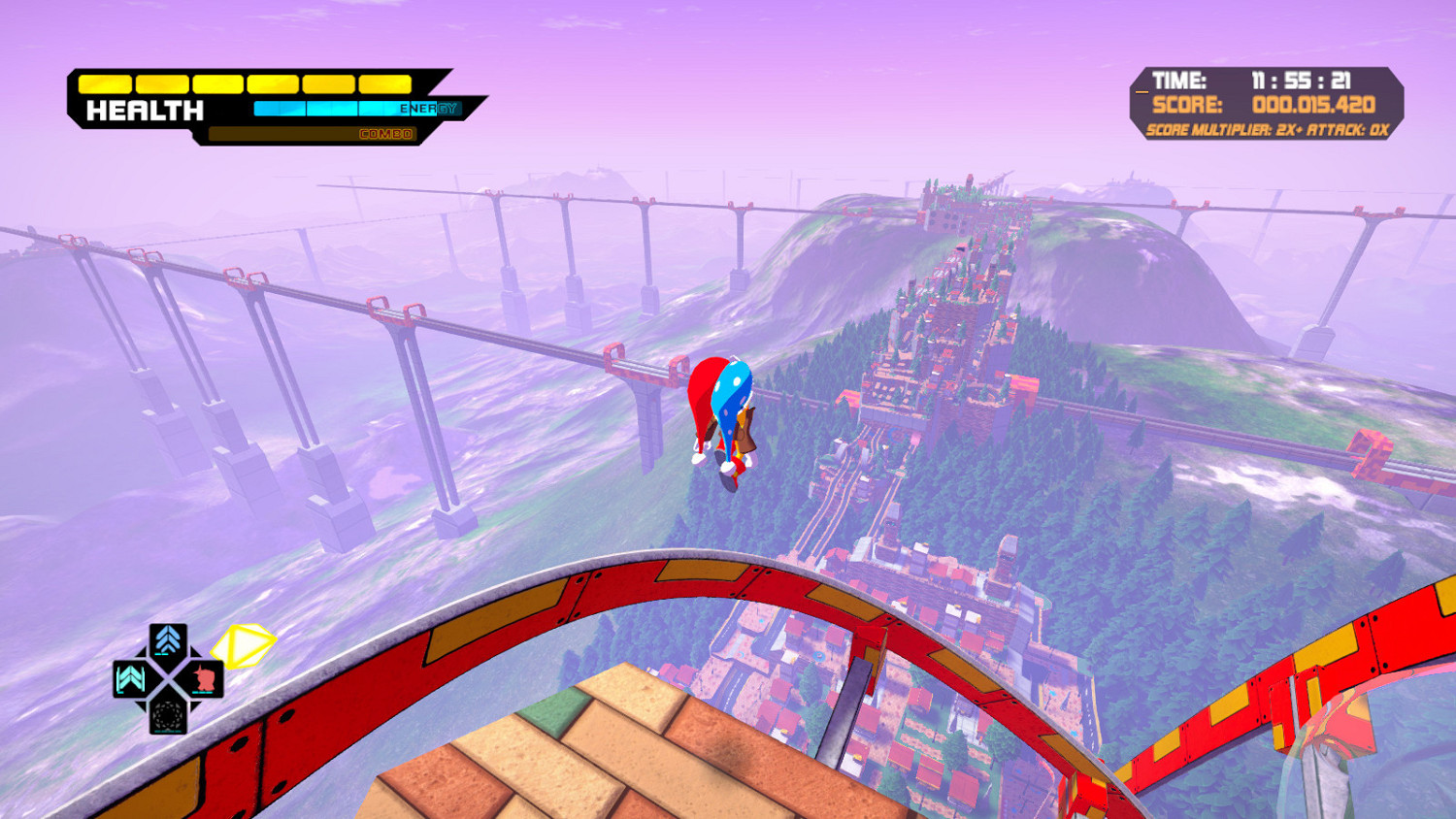Click the COMBO indicator under the energy bar

(x=388, y=134)
